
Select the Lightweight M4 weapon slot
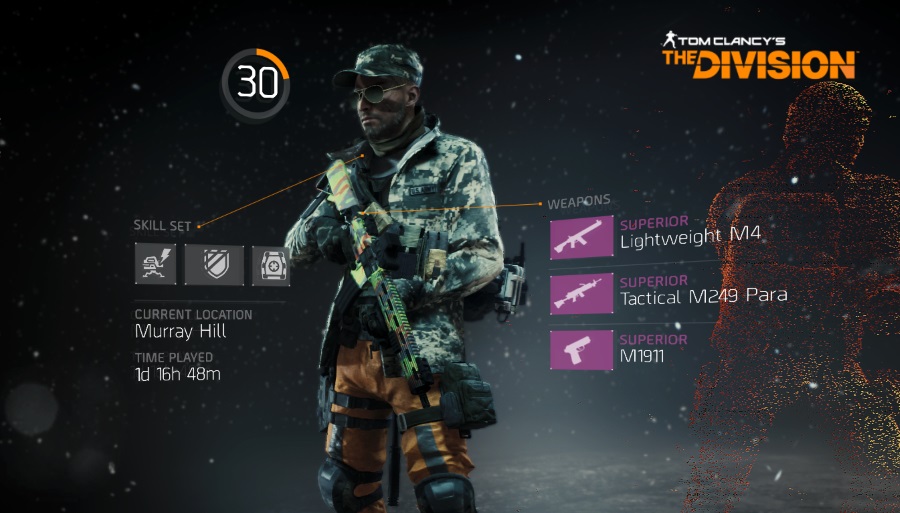[x=582, y=236]
